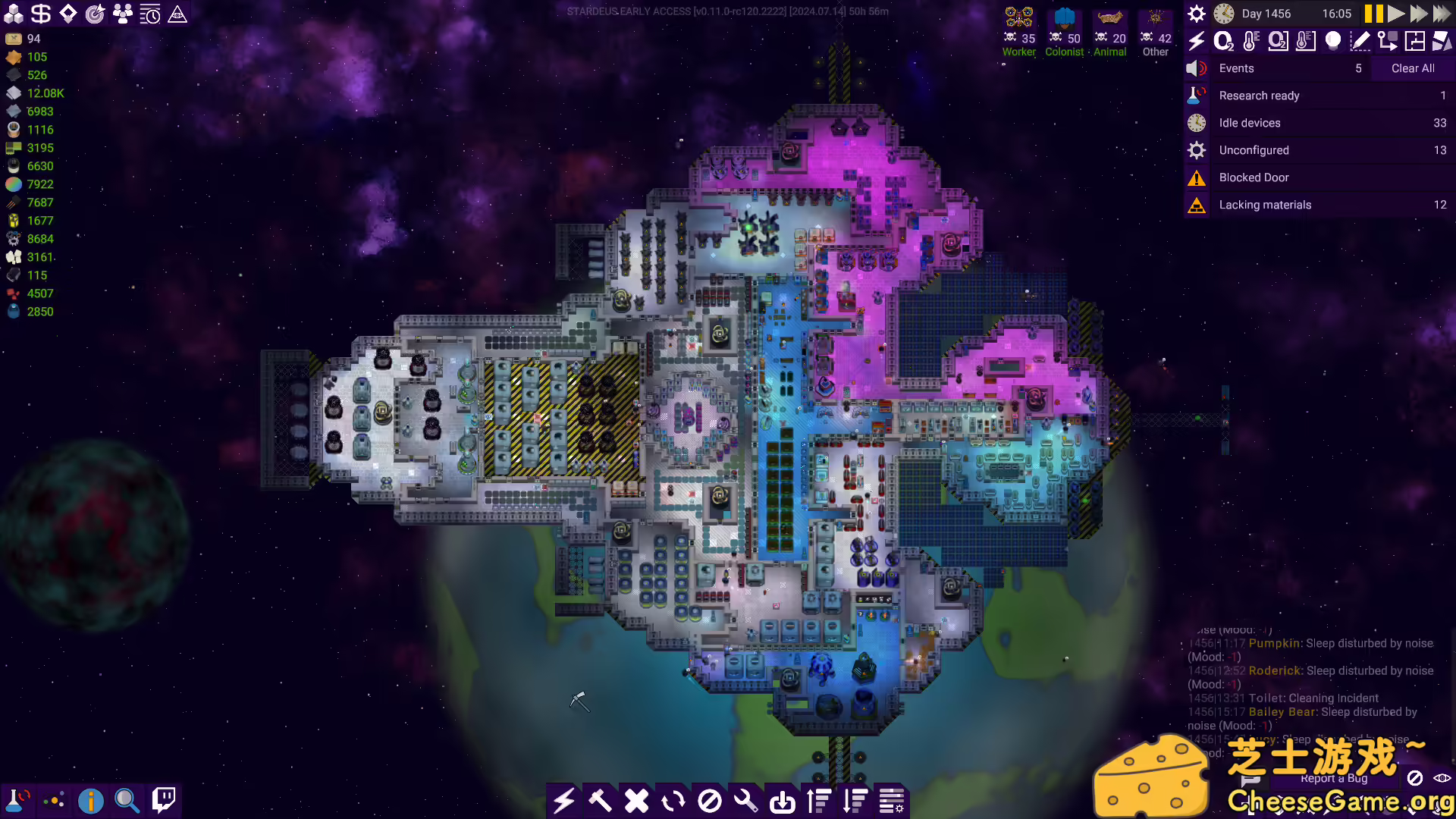The image size is (1456, 819).
Task: Open the Lacking materials warning list
Action: (x=1319, y=205)
